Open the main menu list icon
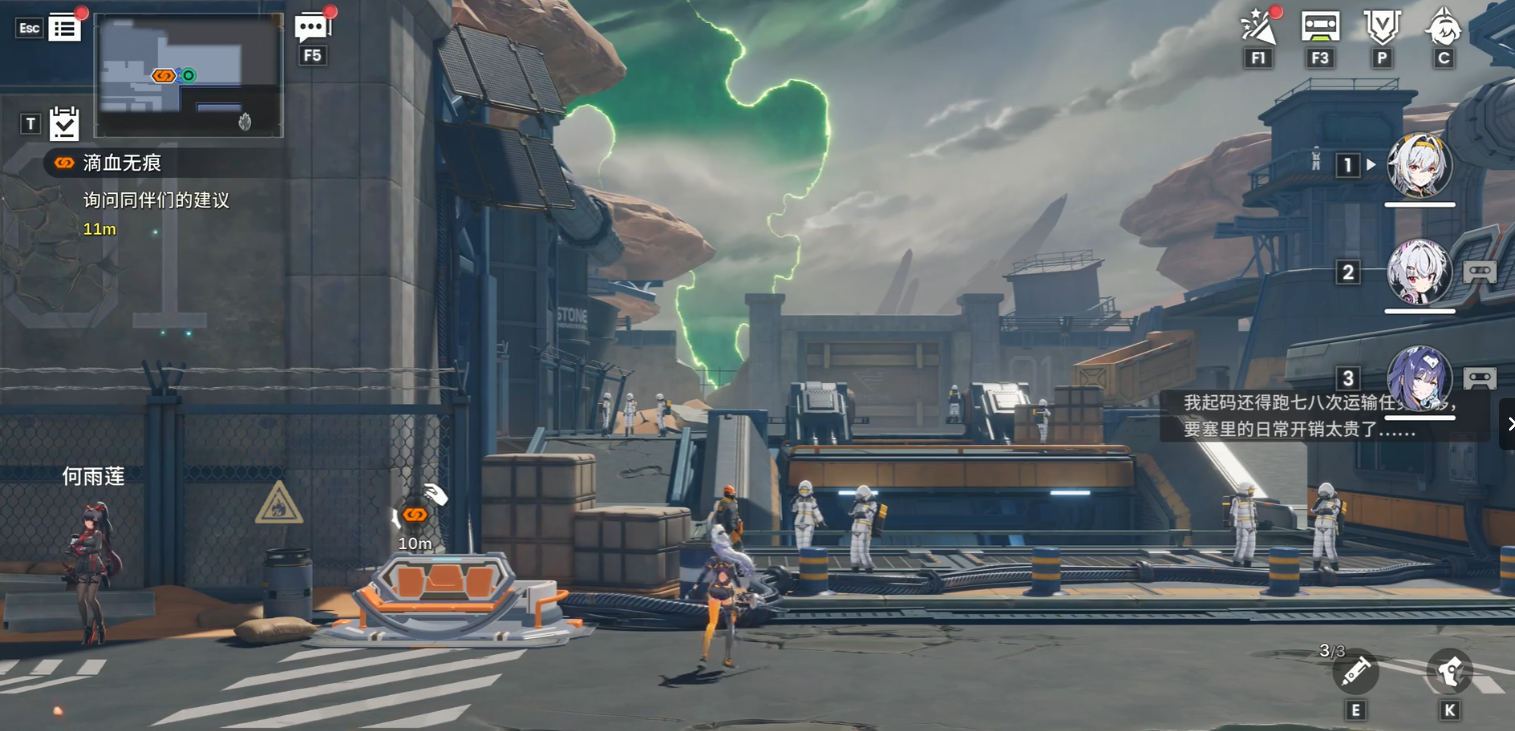This screenshot has height=731, width=1515. (64, 28)
